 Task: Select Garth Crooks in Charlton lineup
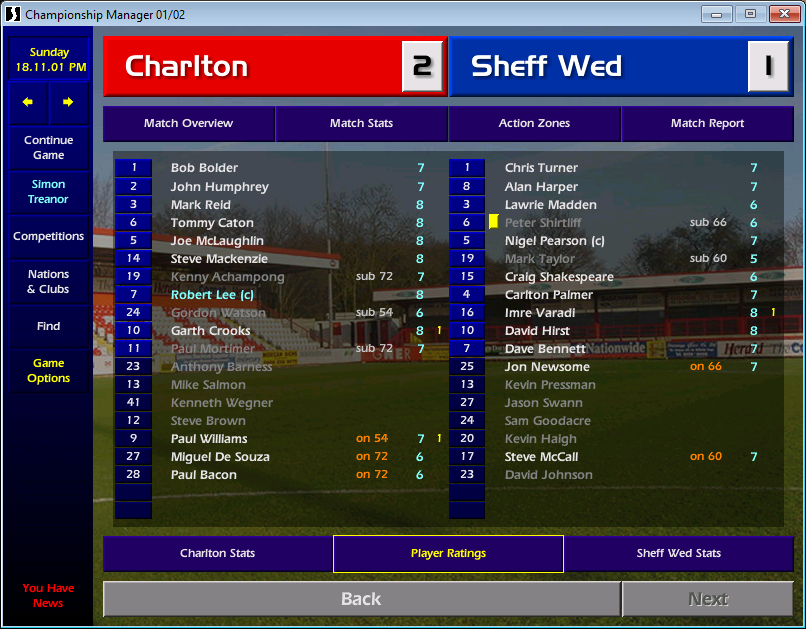coord(211,331)
